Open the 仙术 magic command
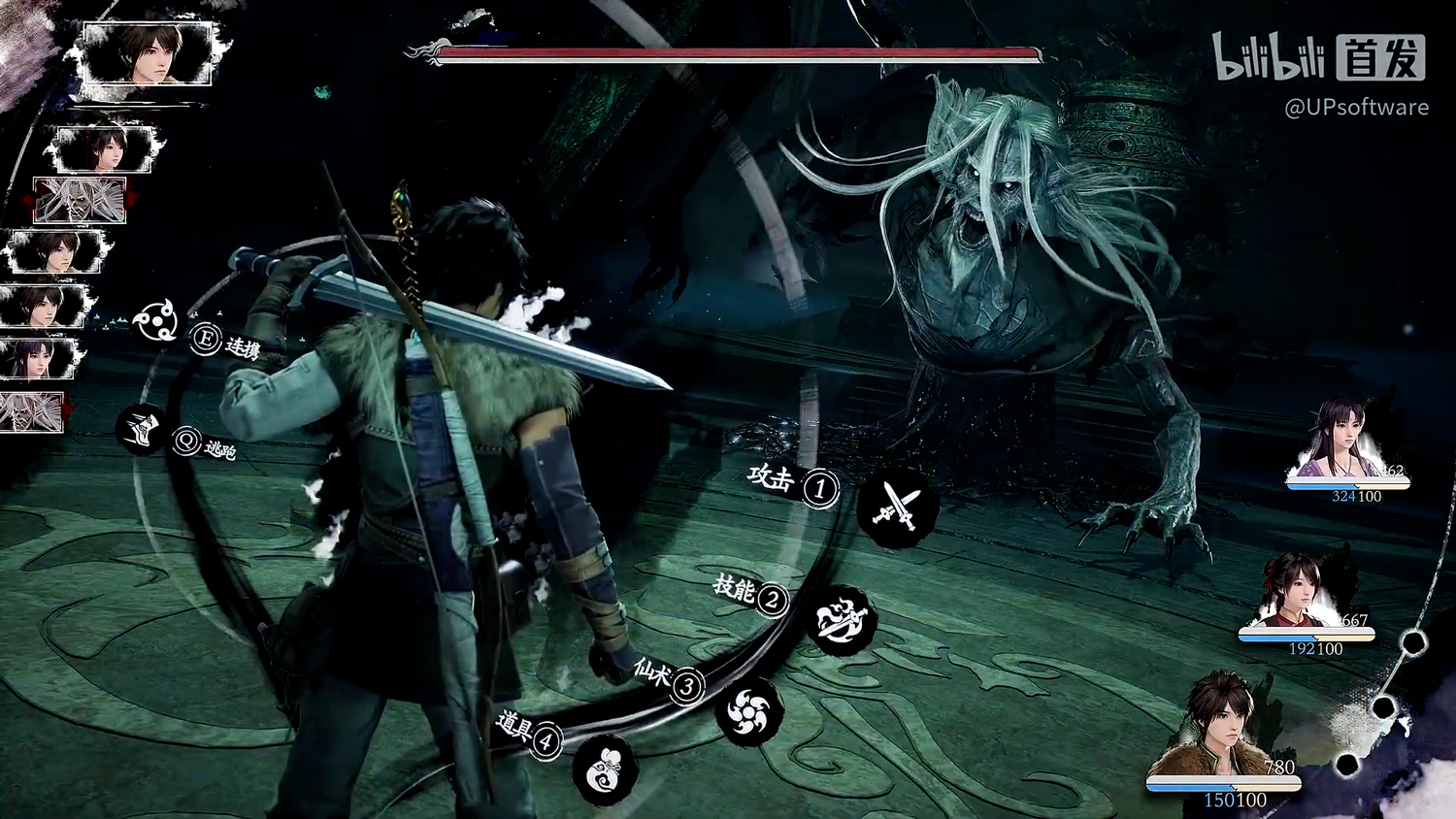This screenshot has height=819, width=1456. coord(749,712)
